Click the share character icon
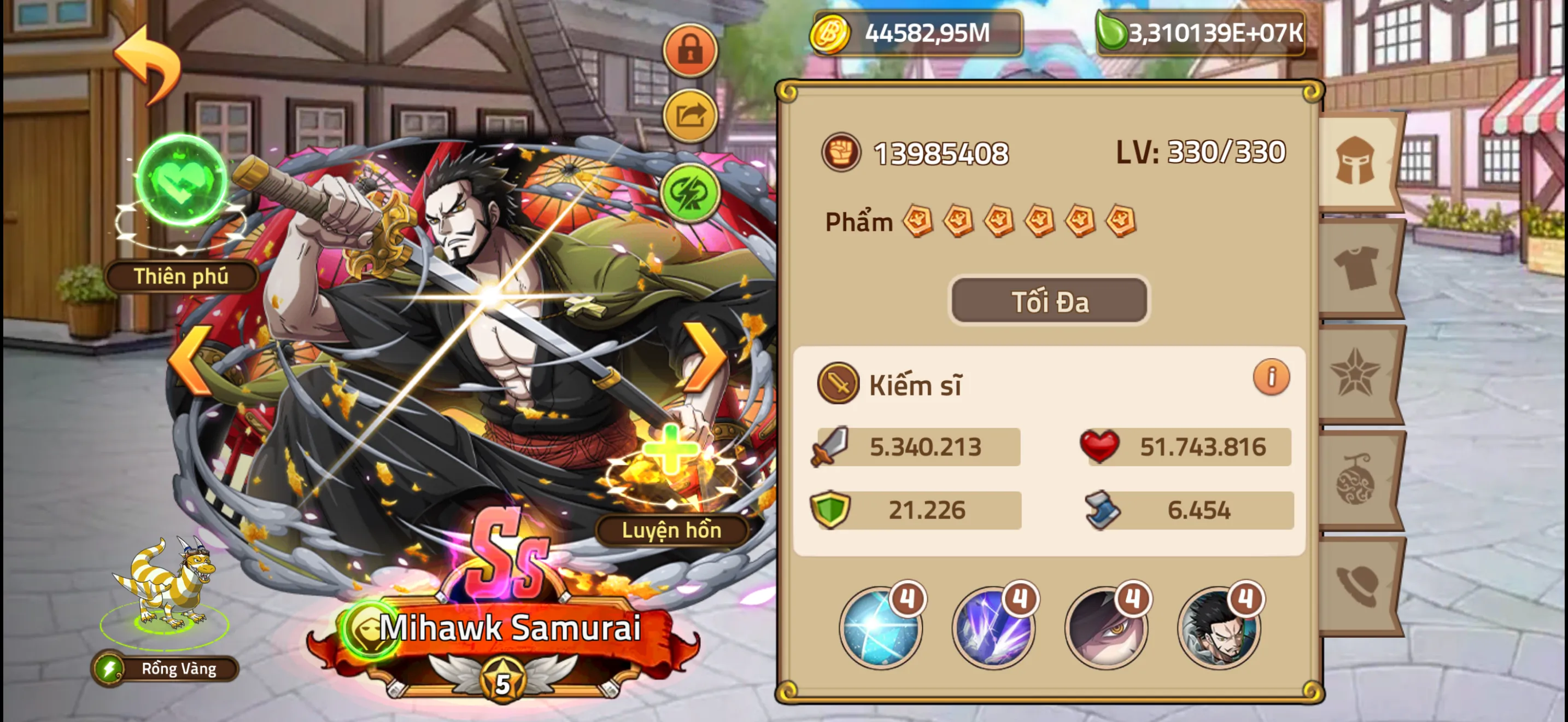The width and height of the screenshot is (1568, 722). point(688,113)
